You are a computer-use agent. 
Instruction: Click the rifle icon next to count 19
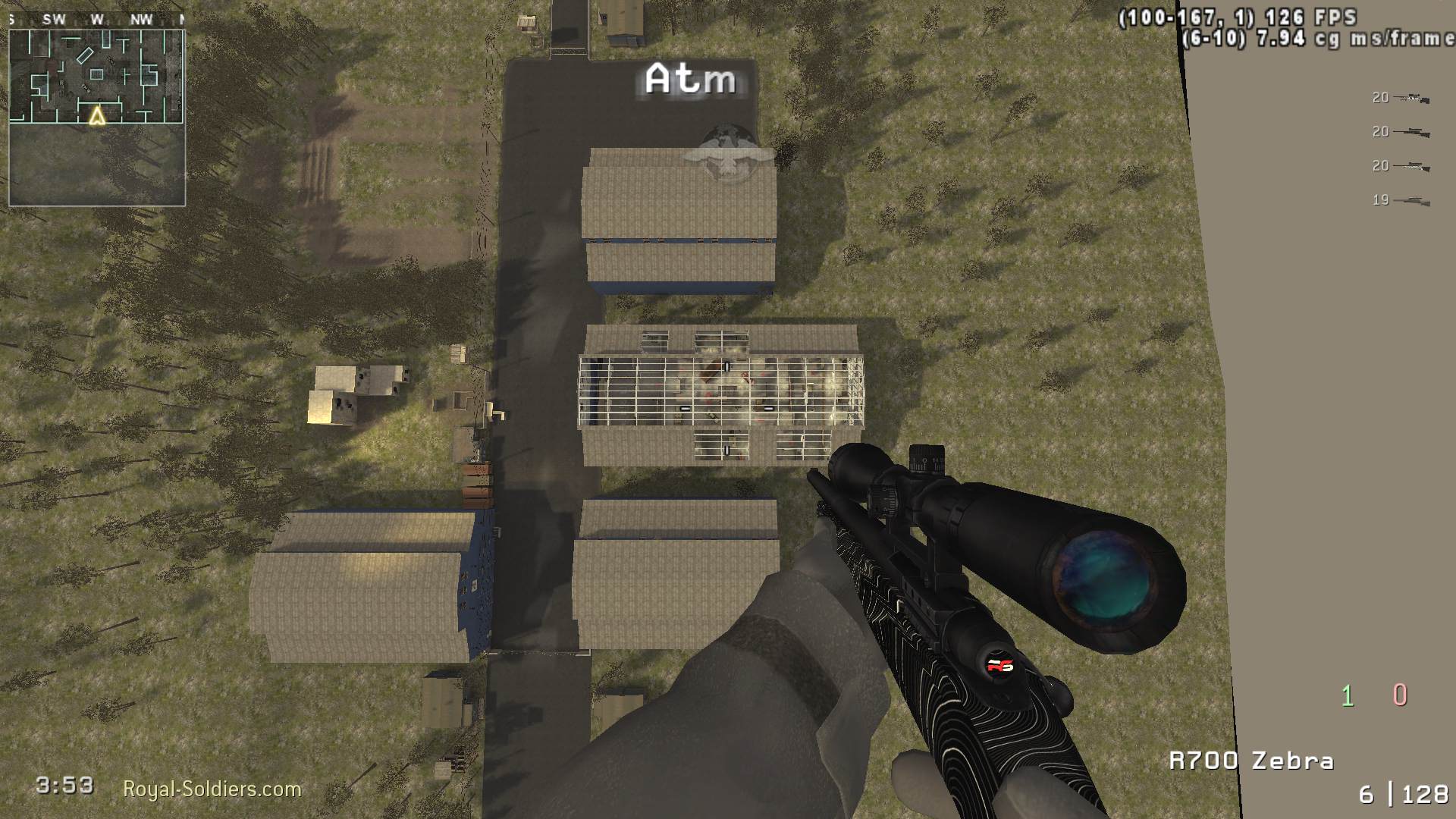(x=1414, y=201)
